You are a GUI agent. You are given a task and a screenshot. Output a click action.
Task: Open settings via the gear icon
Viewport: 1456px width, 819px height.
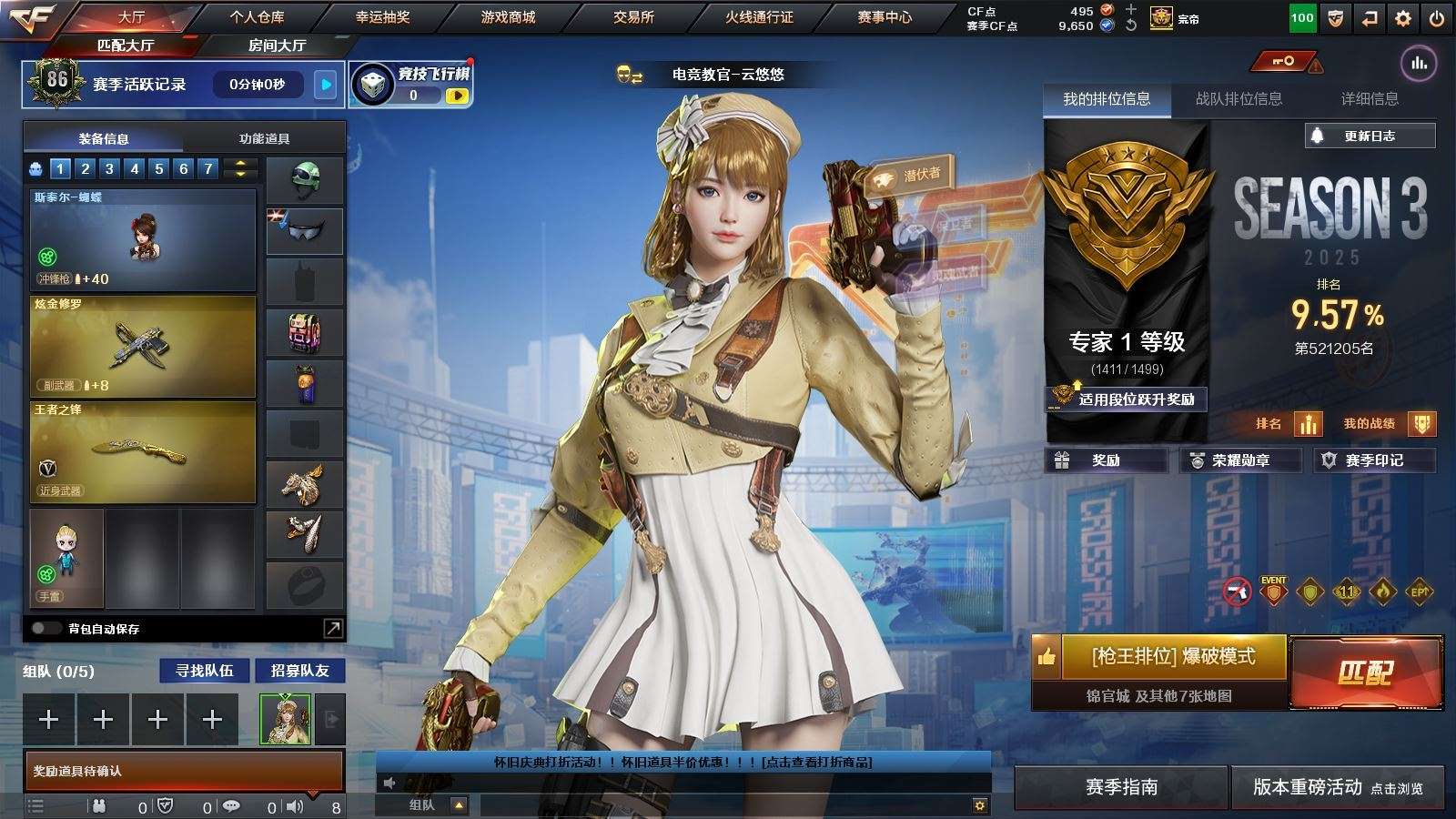(1403, 18)
